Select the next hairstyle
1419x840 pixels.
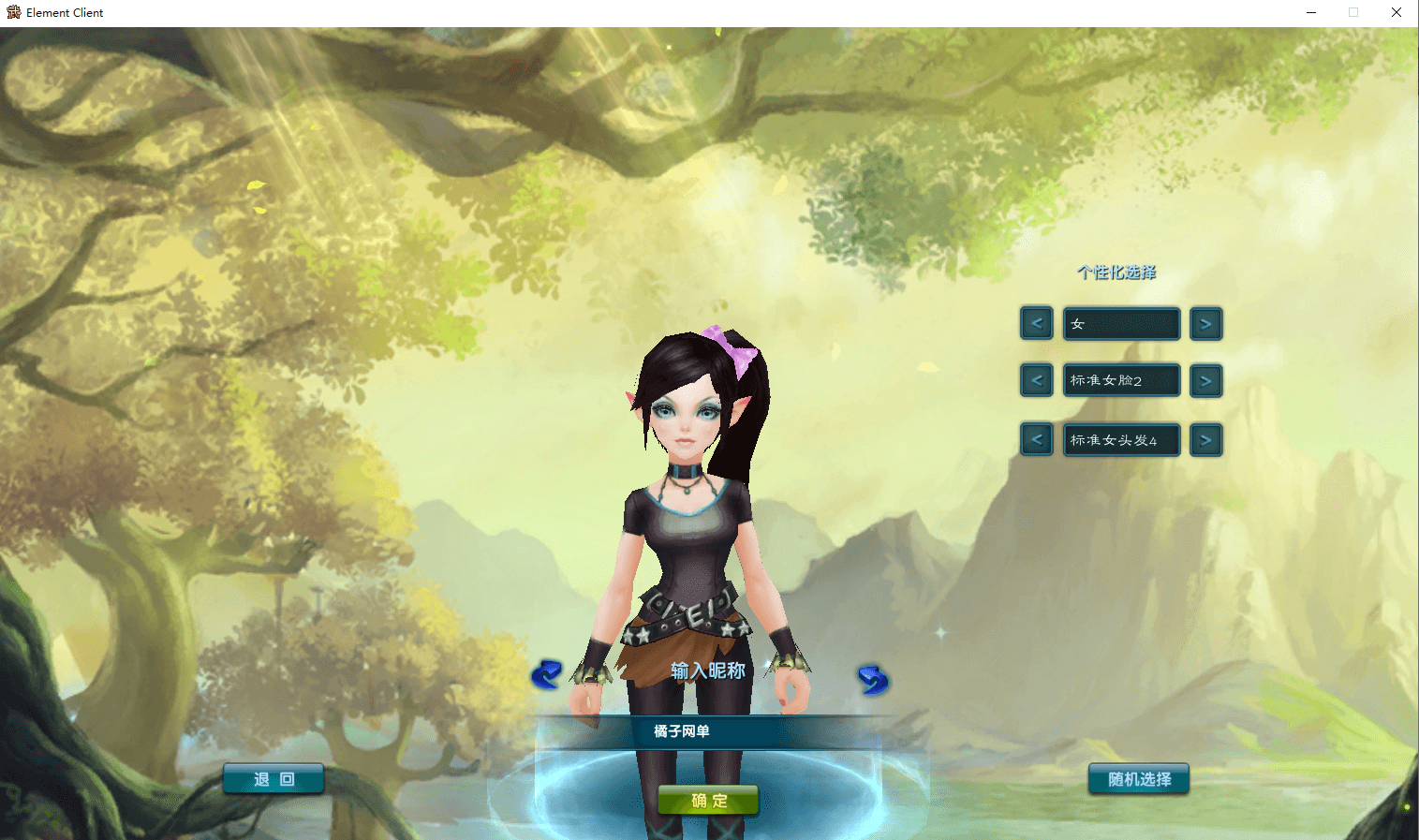point(1205,440)
